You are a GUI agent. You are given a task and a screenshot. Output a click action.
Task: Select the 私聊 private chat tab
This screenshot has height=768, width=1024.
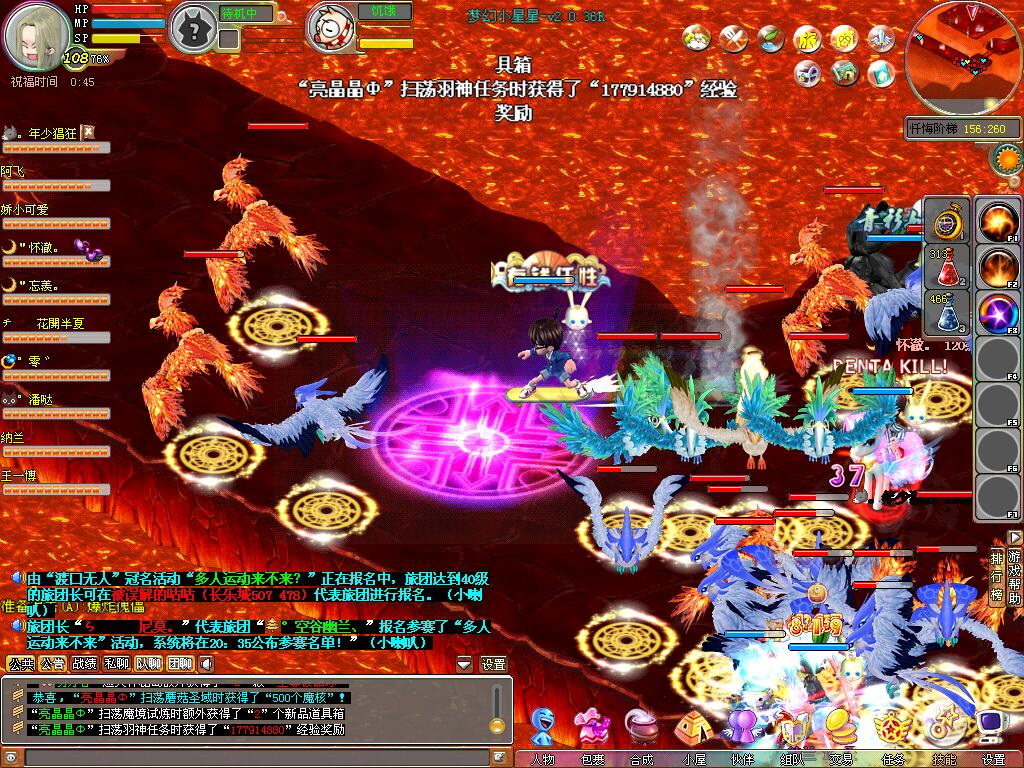click(x=117, y=663)
